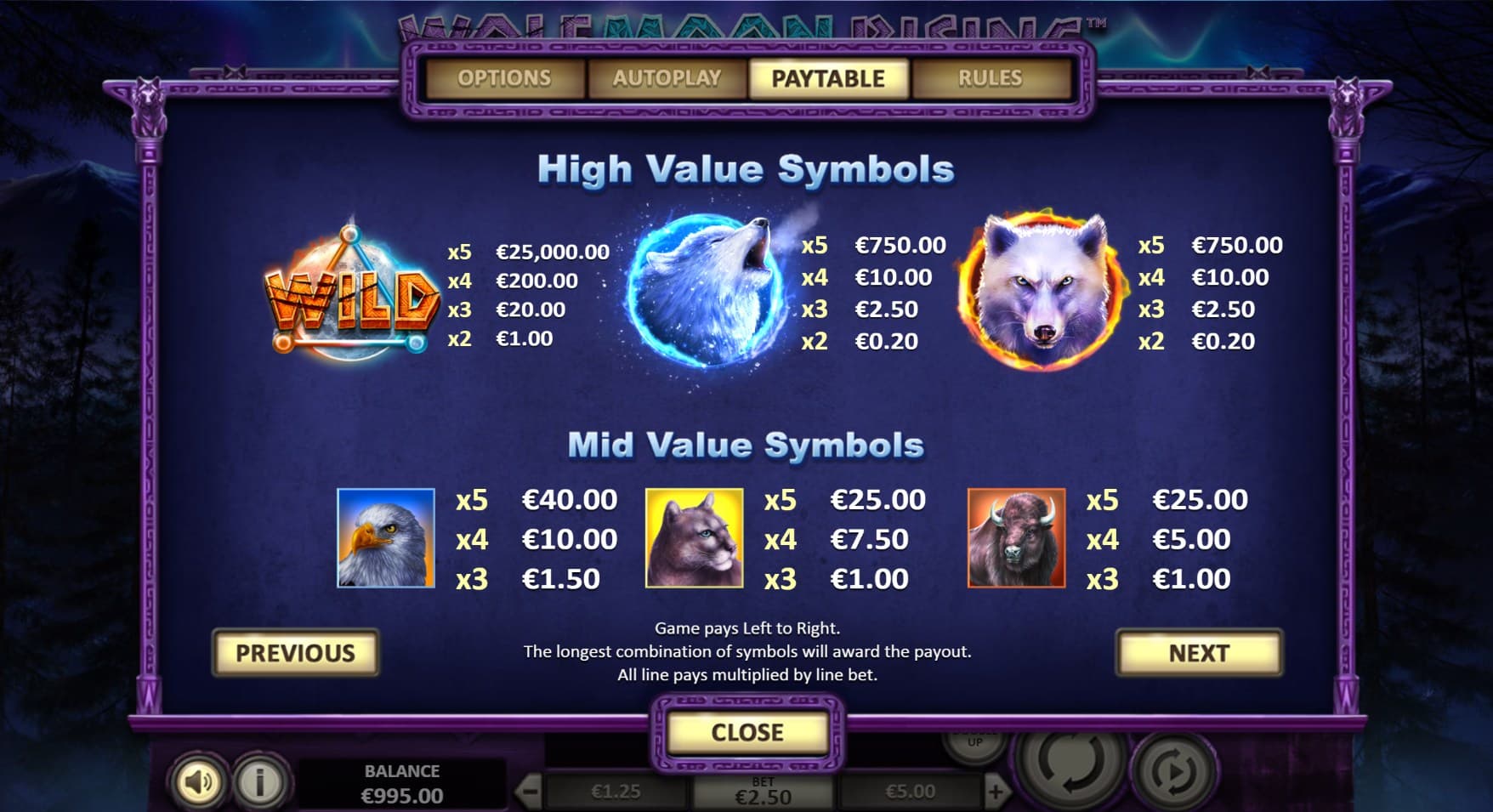Switch to the Options tab
This screenshot has width=1493, height=812.
504,78
